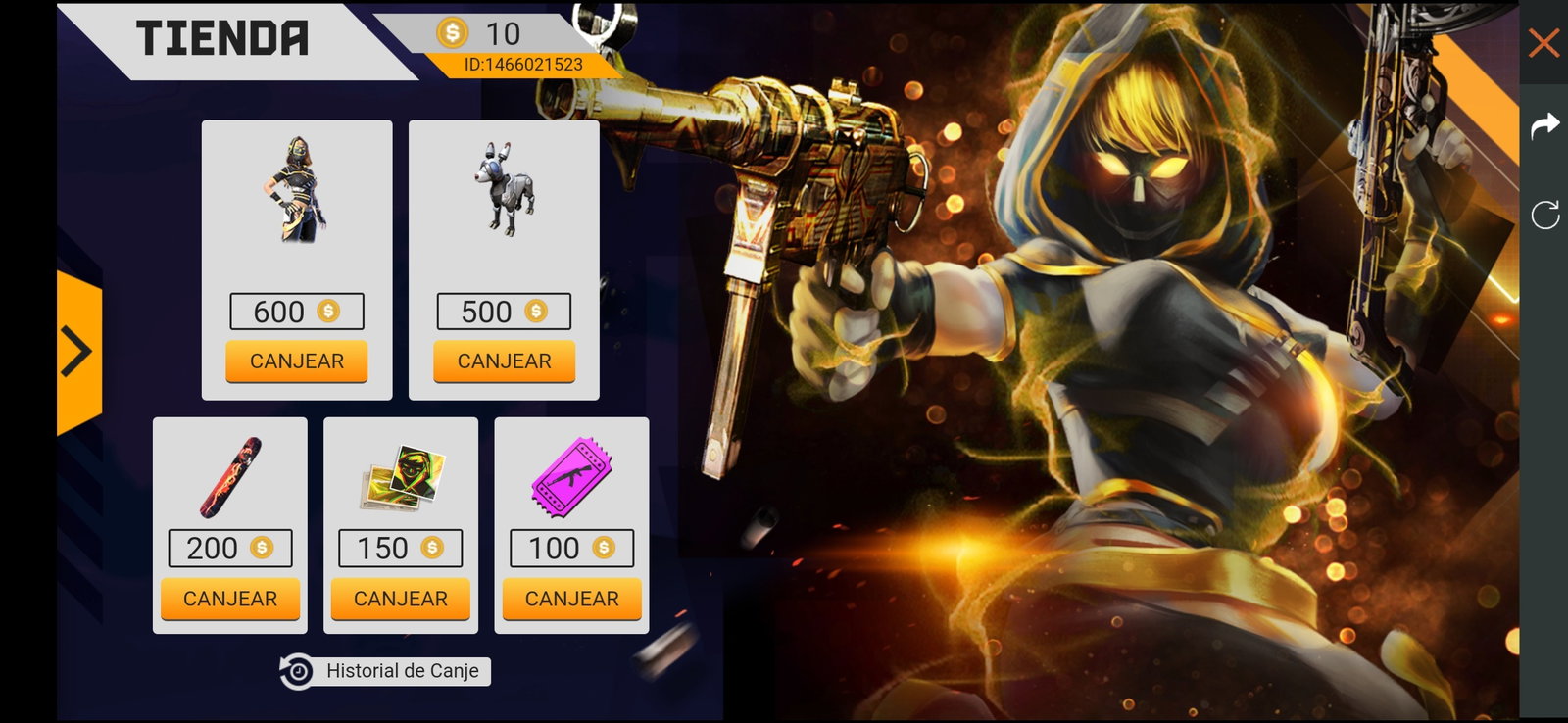Click the coin icon next to balance 10
Viewport: 1568px width, 723px height.
453,31
